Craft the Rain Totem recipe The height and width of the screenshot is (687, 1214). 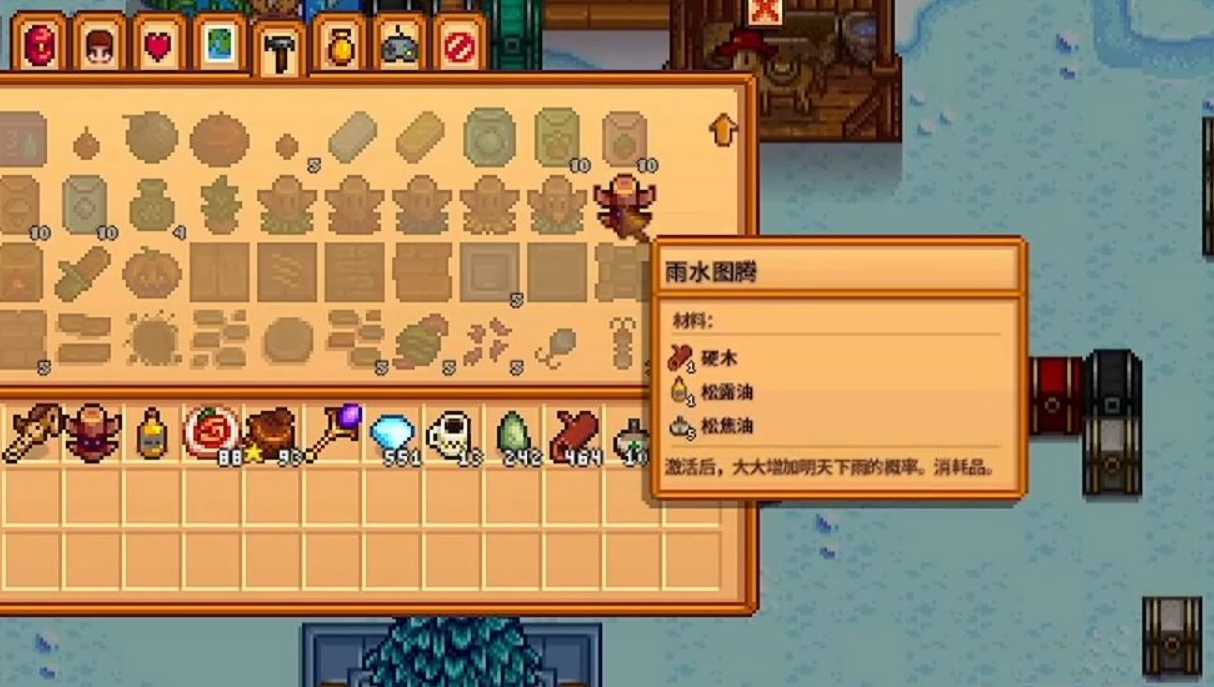point(623,206)
